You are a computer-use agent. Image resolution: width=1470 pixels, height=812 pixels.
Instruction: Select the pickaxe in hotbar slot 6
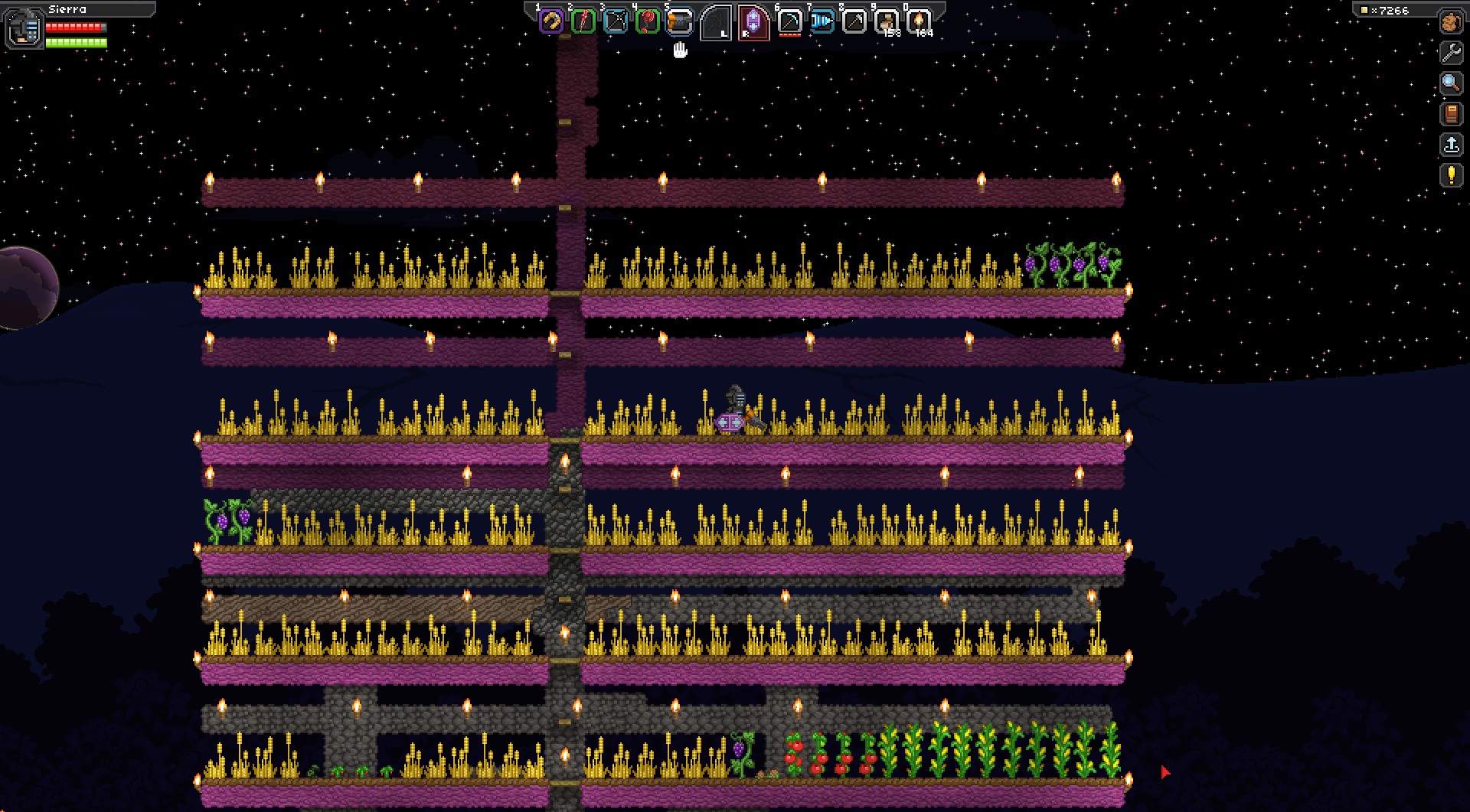pos(789,21)
